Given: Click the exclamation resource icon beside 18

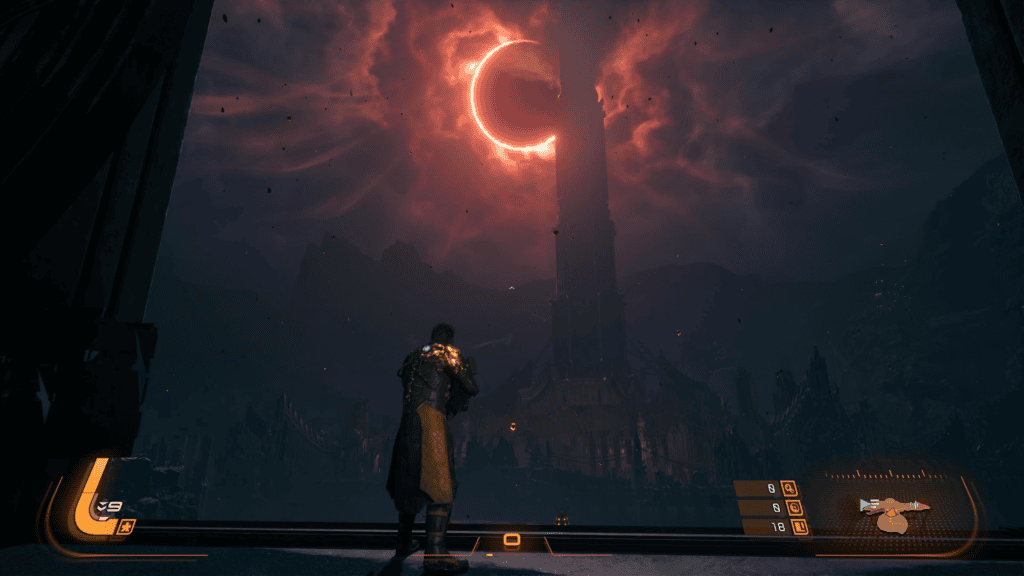Looking at the screenshot, I should [798, 526].
